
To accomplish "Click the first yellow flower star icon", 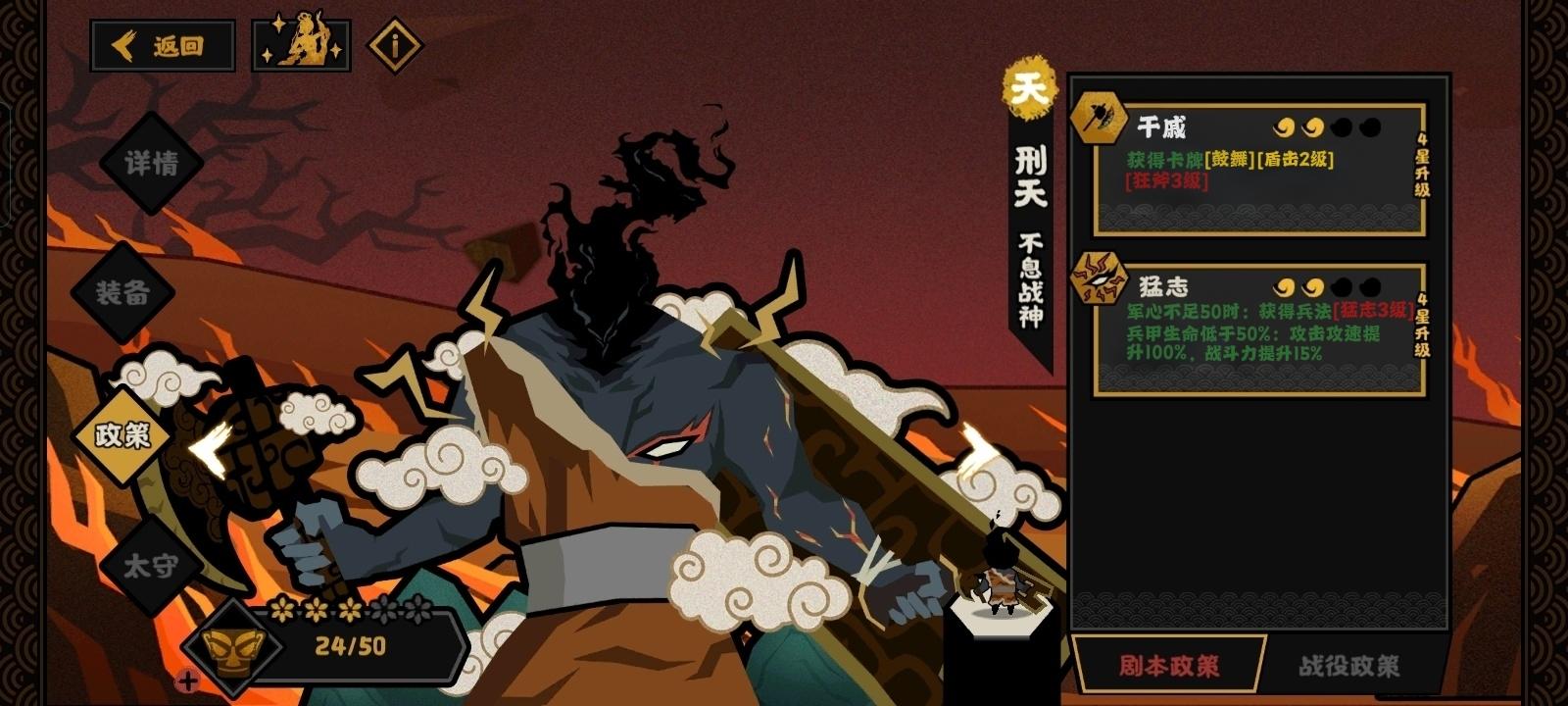I will [282, 610].
